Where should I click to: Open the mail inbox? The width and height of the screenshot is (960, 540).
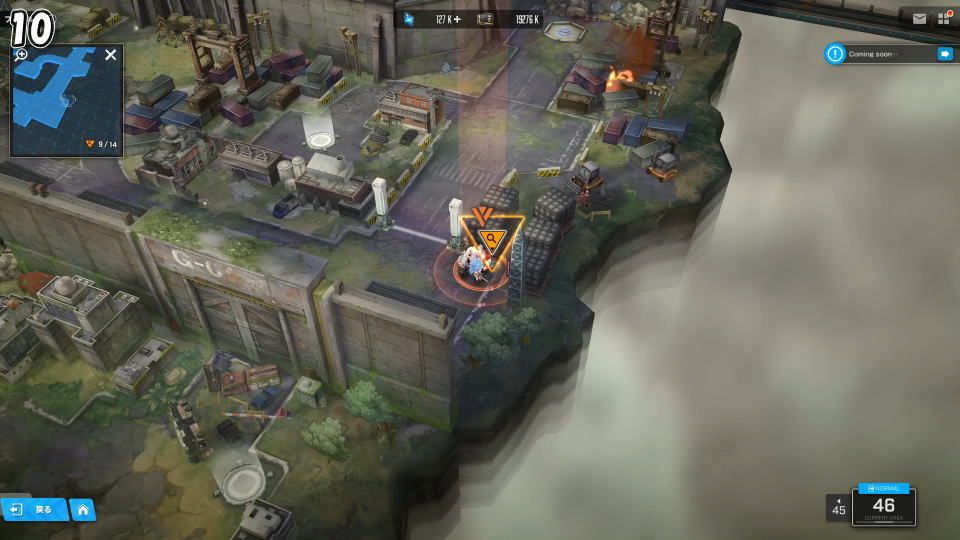(x=919, y=18)
